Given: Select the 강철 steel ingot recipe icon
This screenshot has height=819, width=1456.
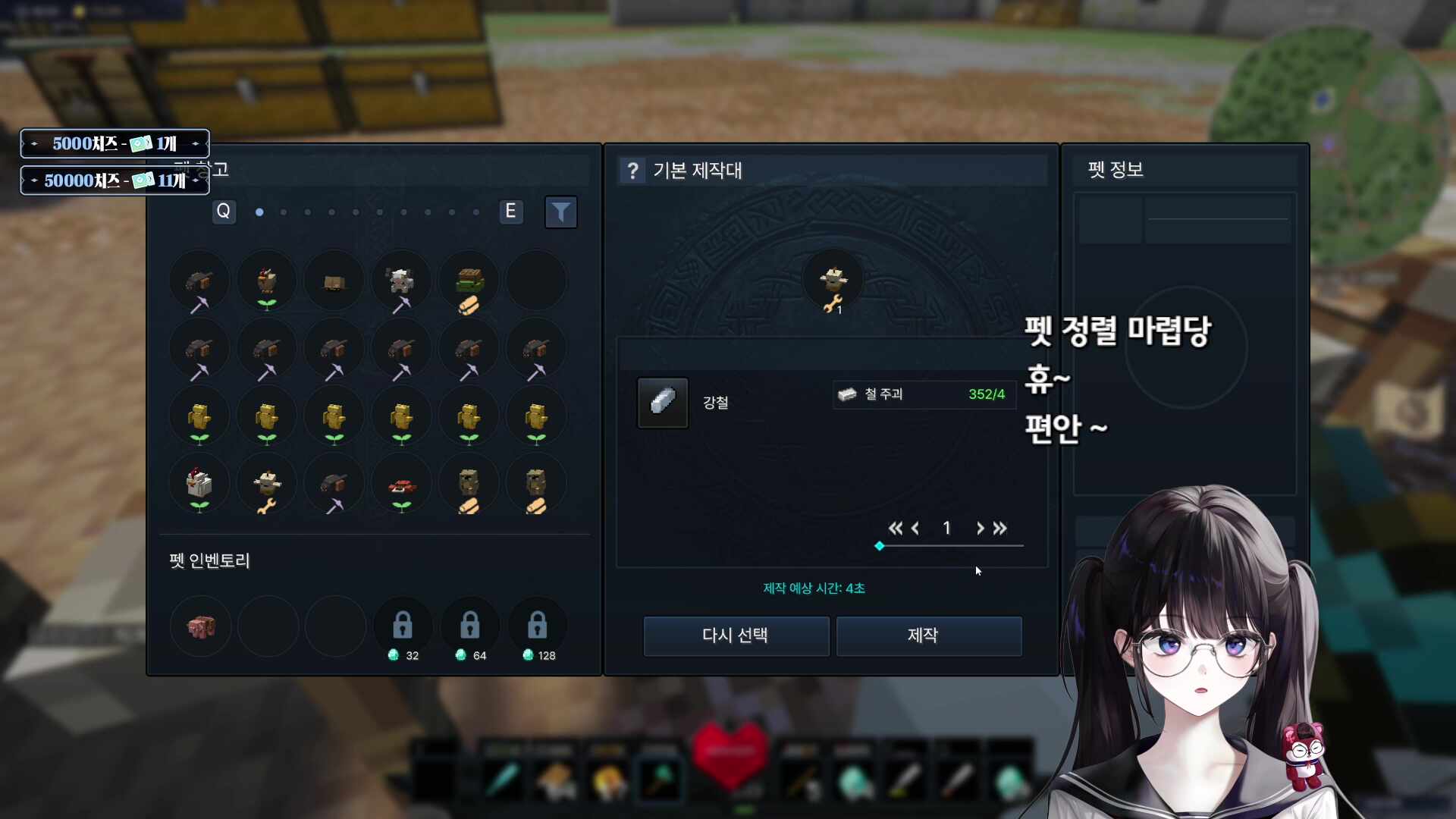Looking at the screenshot, I should pyautogui.click(x=661, y=403).
